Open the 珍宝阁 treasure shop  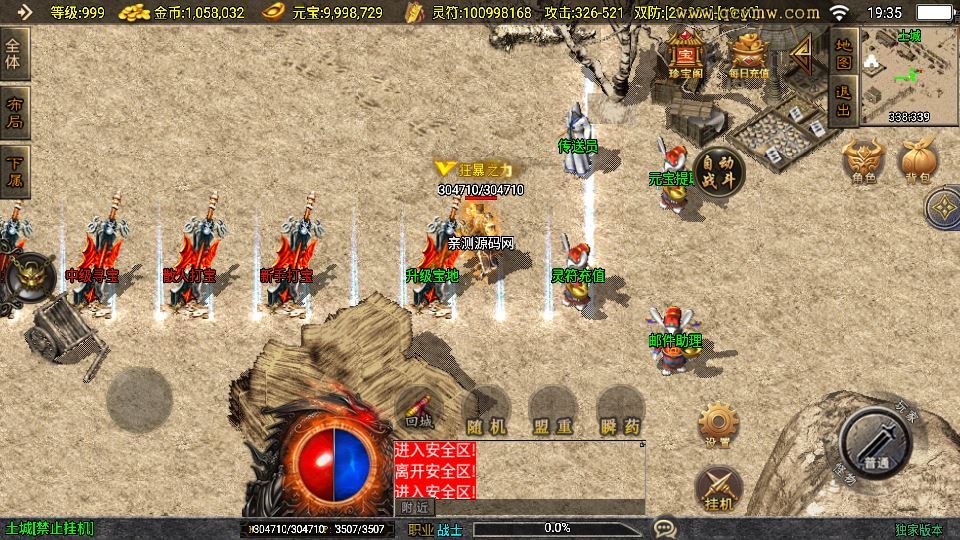686,55
